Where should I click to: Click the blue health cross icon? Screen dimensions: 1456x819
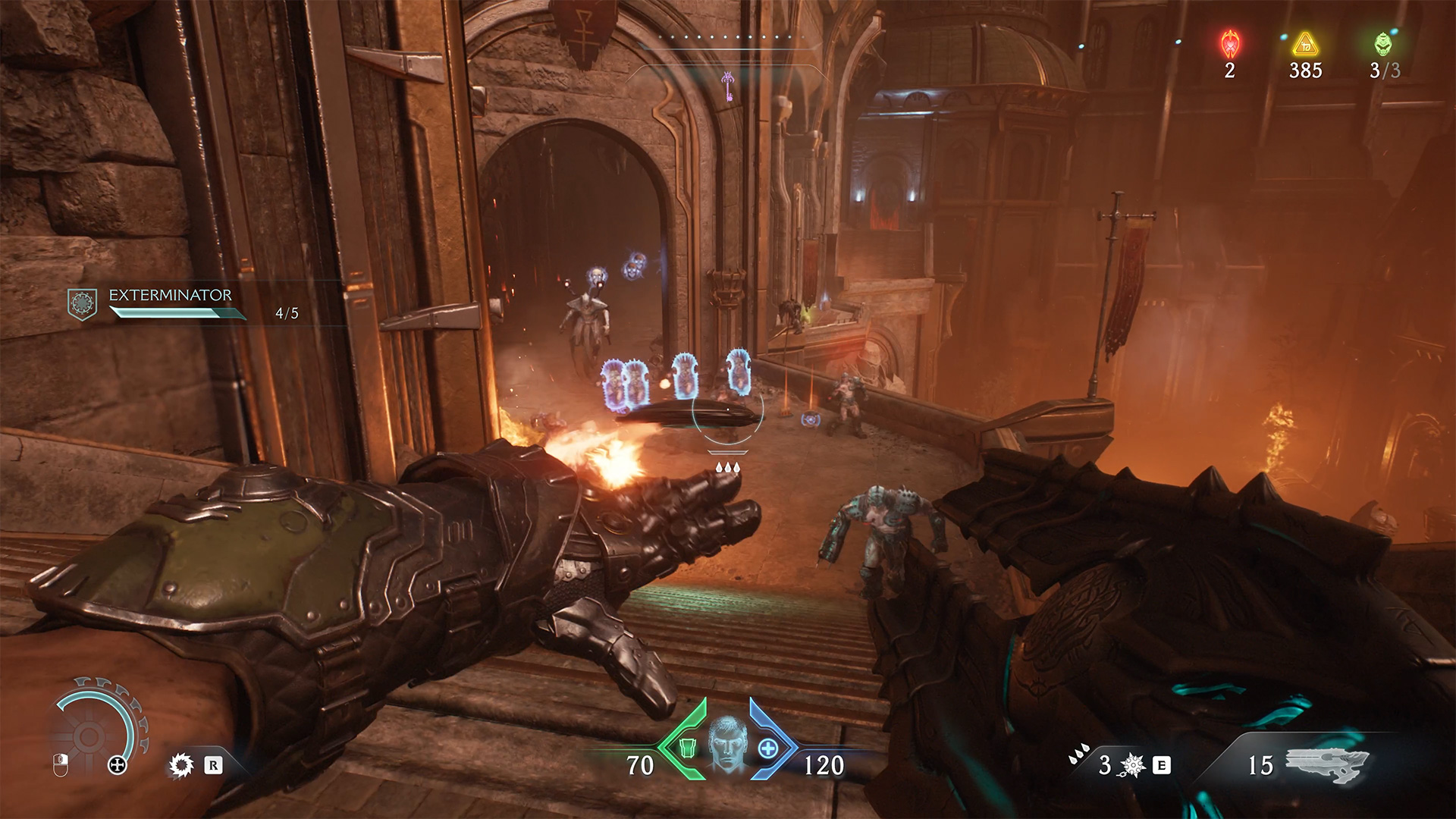767,748
